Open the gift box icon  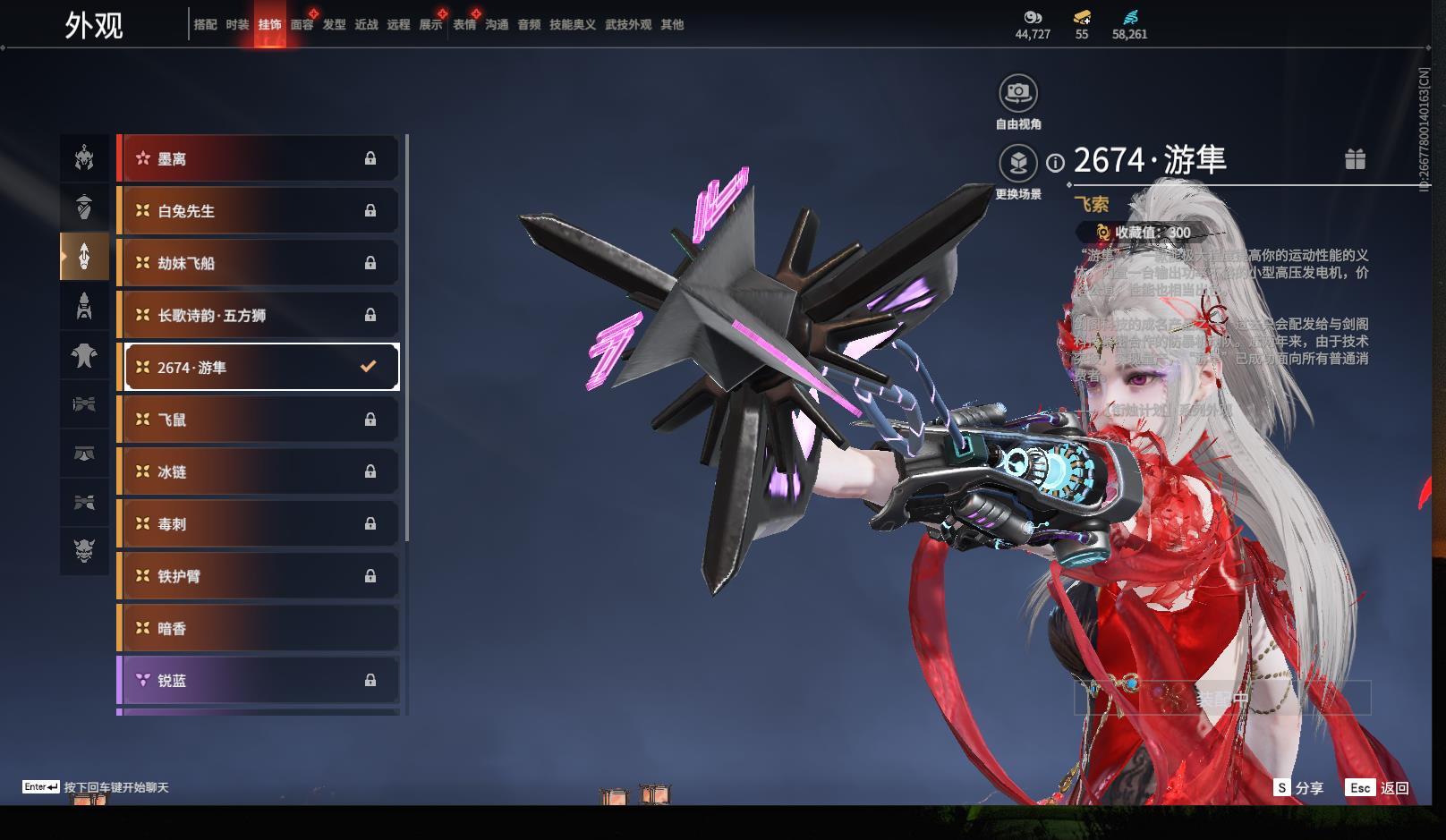[1355, 159]
